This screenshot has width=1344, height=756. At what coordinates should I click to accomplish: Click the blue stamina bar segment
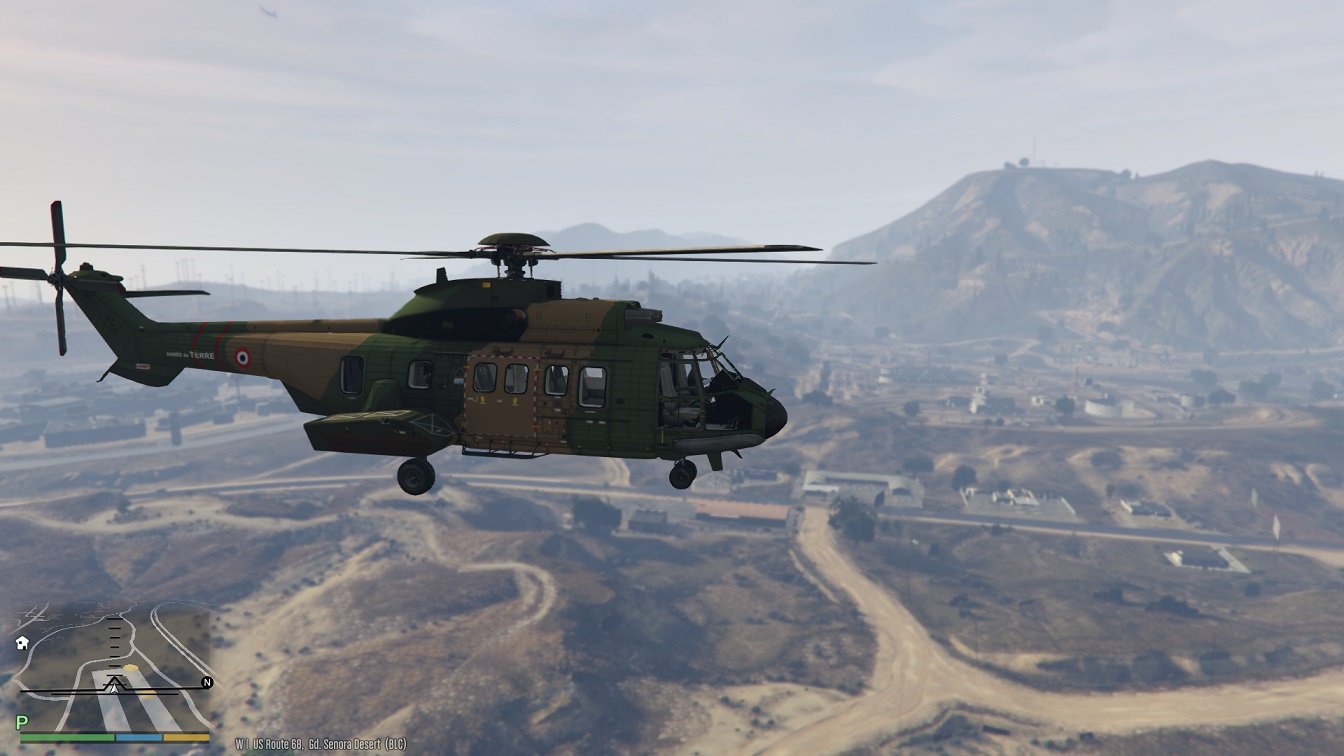(x=138, y=737)
